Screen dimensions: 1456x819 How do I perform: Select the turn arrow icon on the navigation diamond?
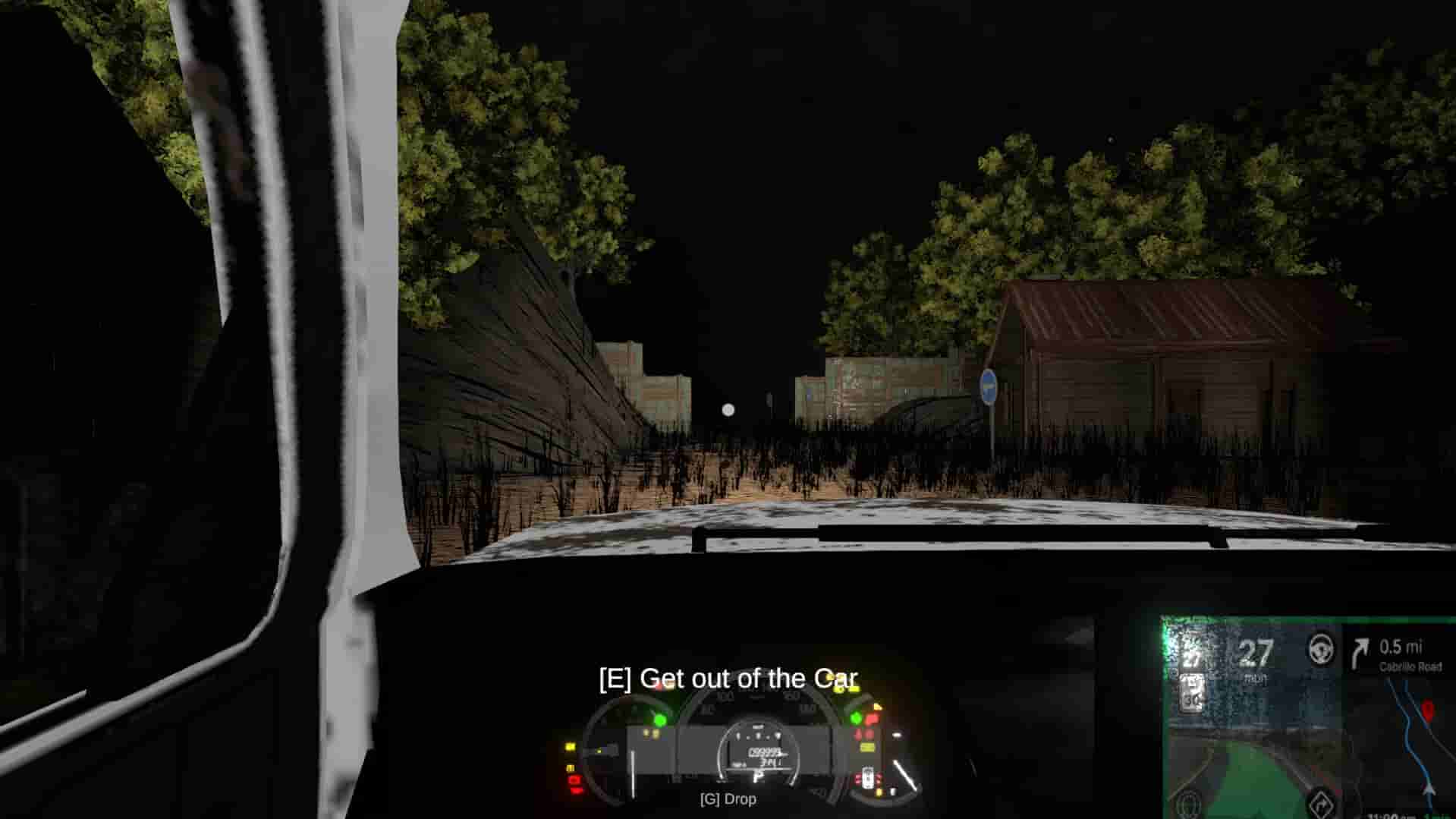click(1323, 805)
